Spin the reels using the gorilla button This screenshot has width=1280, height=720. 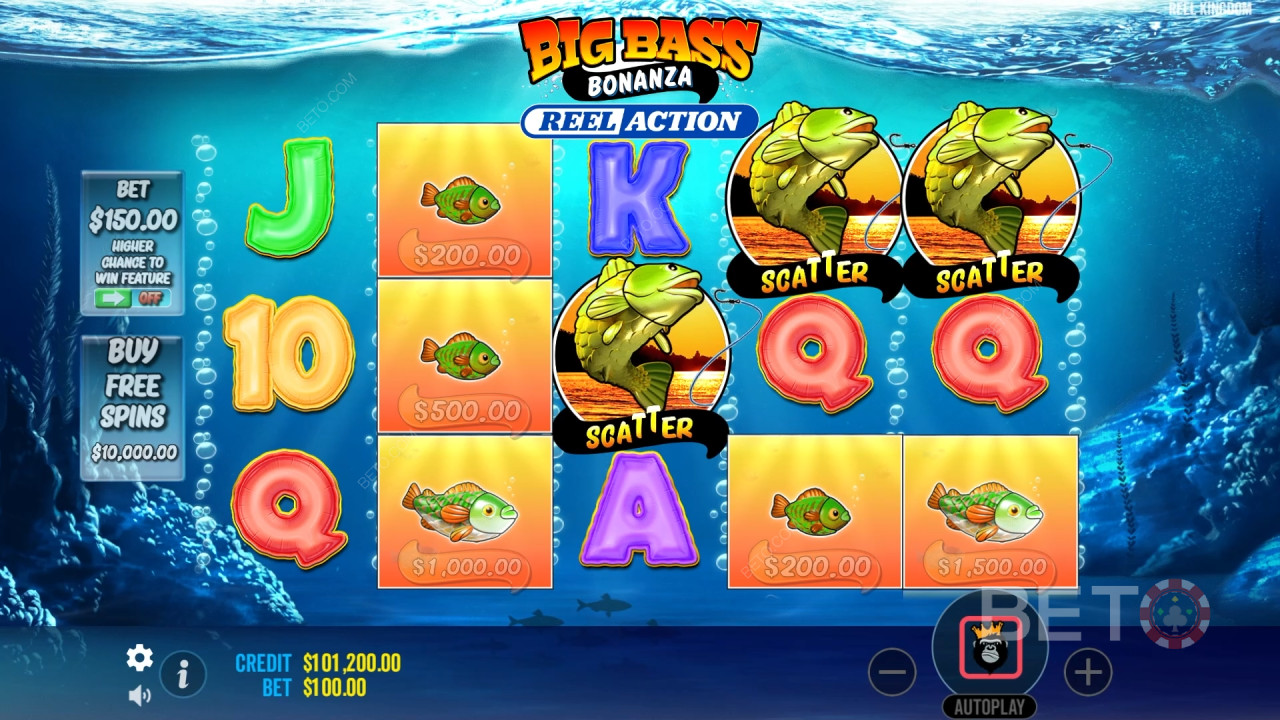(990, 648)
